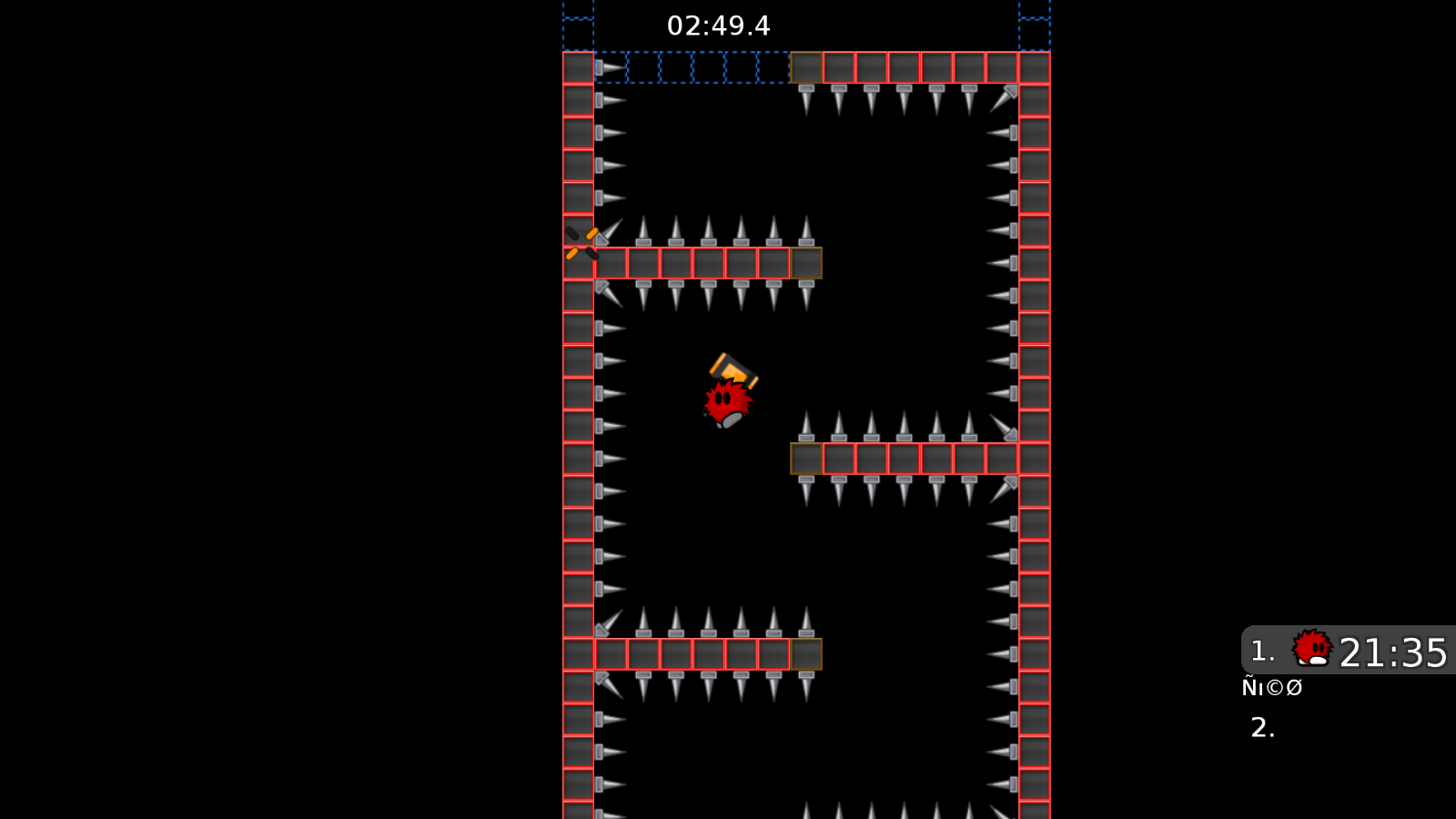Viewport: 1456px width, 819px height.
Task: Click the race timer reading 02:49.4
Action: [x=719, y=25]
